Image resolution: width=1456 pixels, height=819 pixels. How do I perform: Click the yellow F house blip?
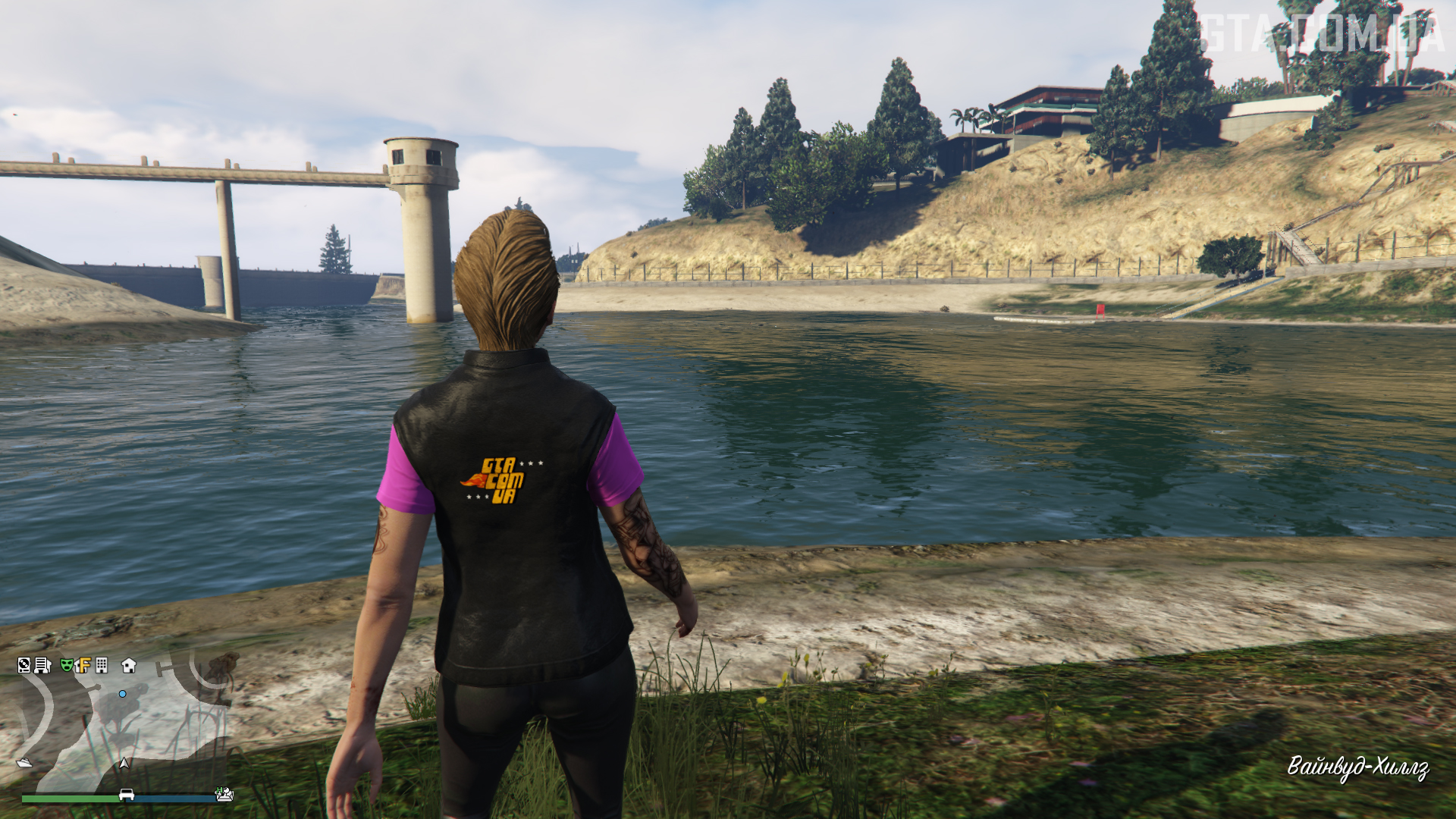coord(83,666)
